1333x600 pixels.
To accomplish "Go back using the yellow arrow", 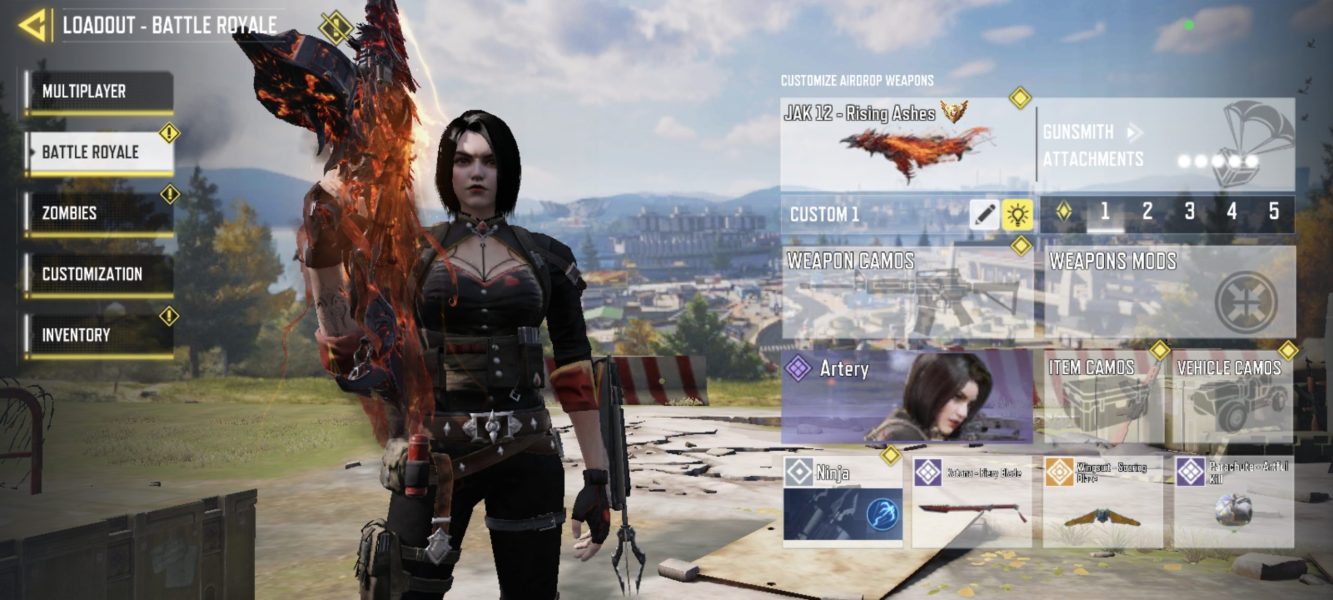I will (34, 25).
